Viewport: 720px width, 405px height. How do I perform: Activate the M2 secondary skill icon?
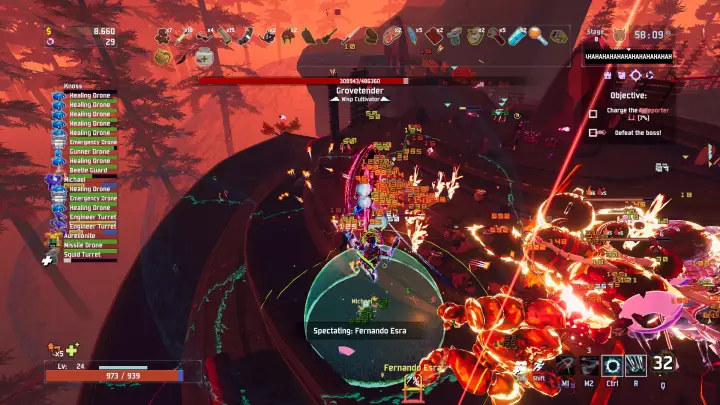tap(589, 367)
